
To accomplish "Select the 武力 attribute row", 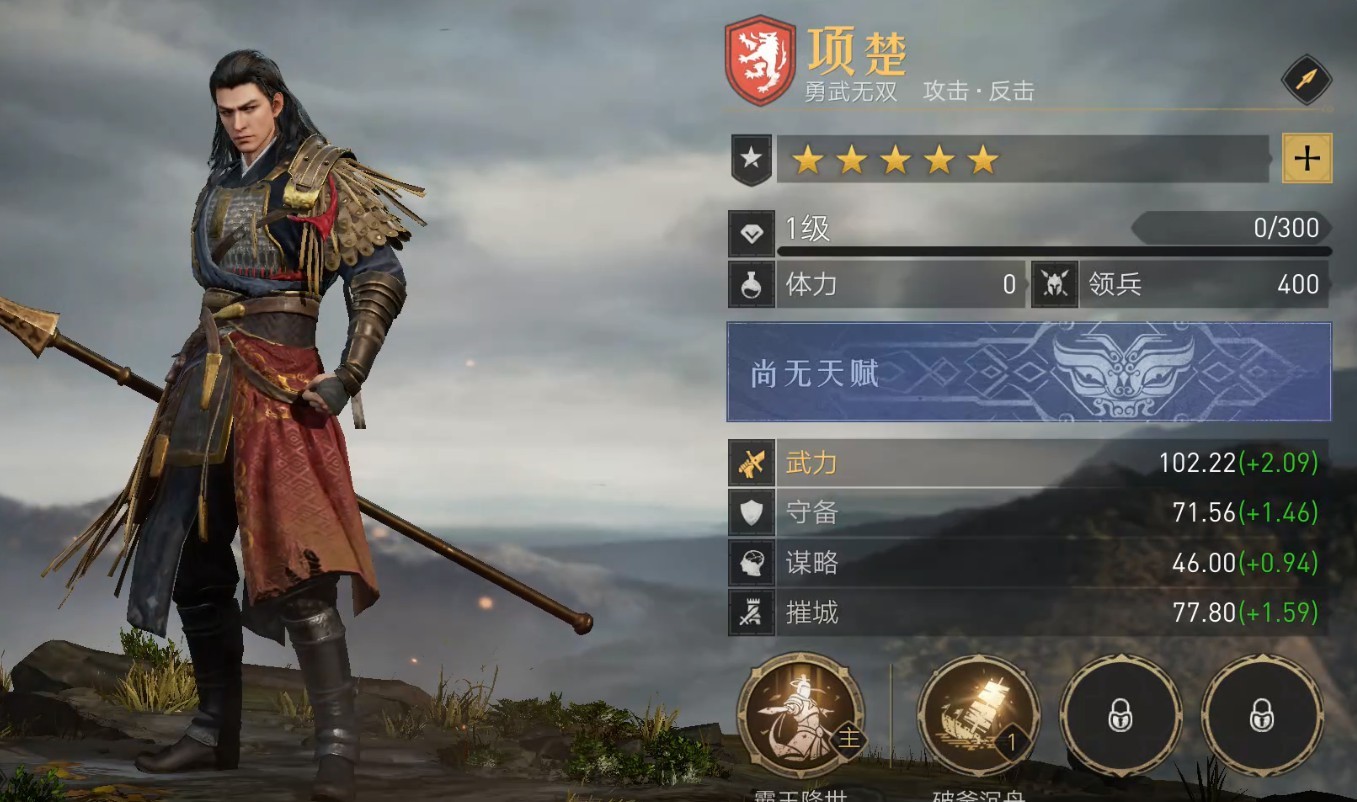I will point(1028,463).
